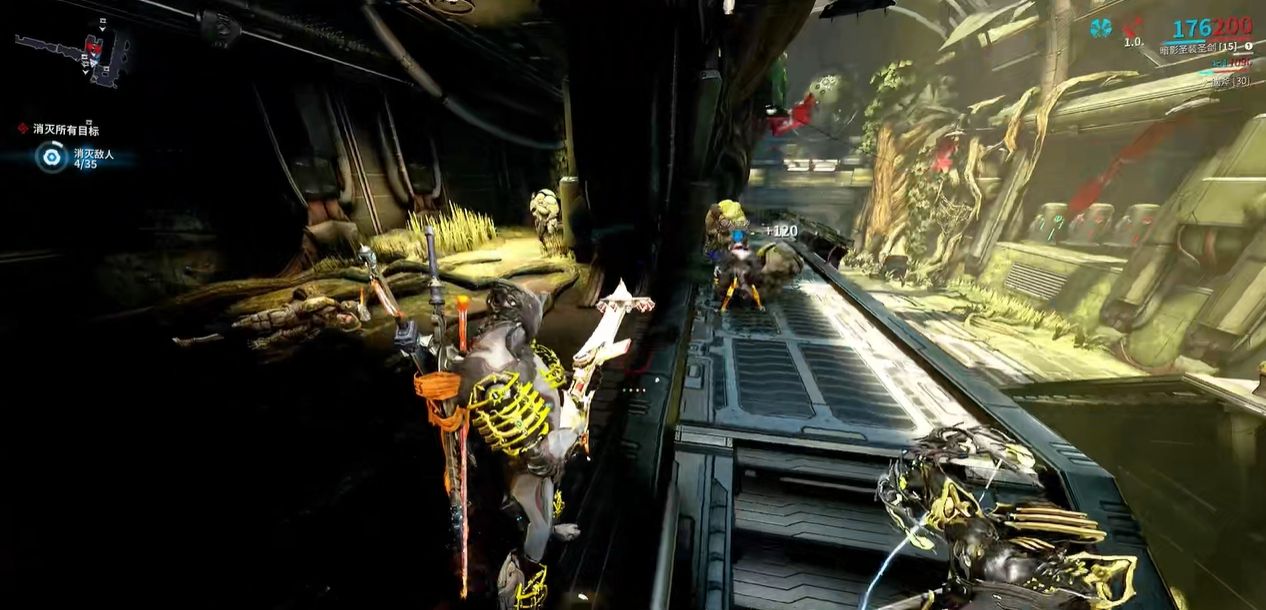This screenshot has height=610, width=1266.
Task: Click the blue fan-shaped buff icon
Action: [1101, 27]
